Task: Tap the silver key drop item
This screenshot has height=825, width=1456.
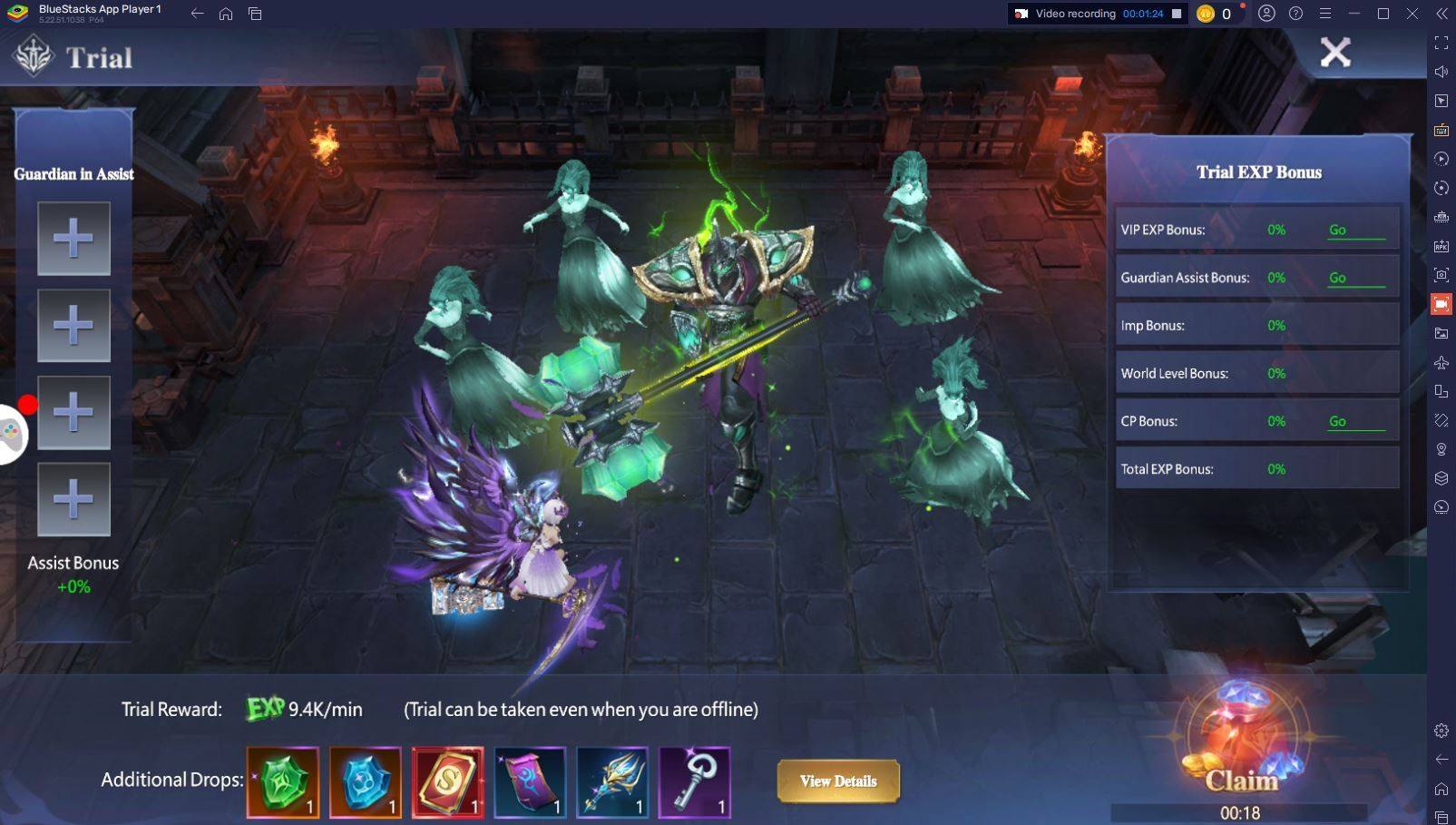Action: 695,782
